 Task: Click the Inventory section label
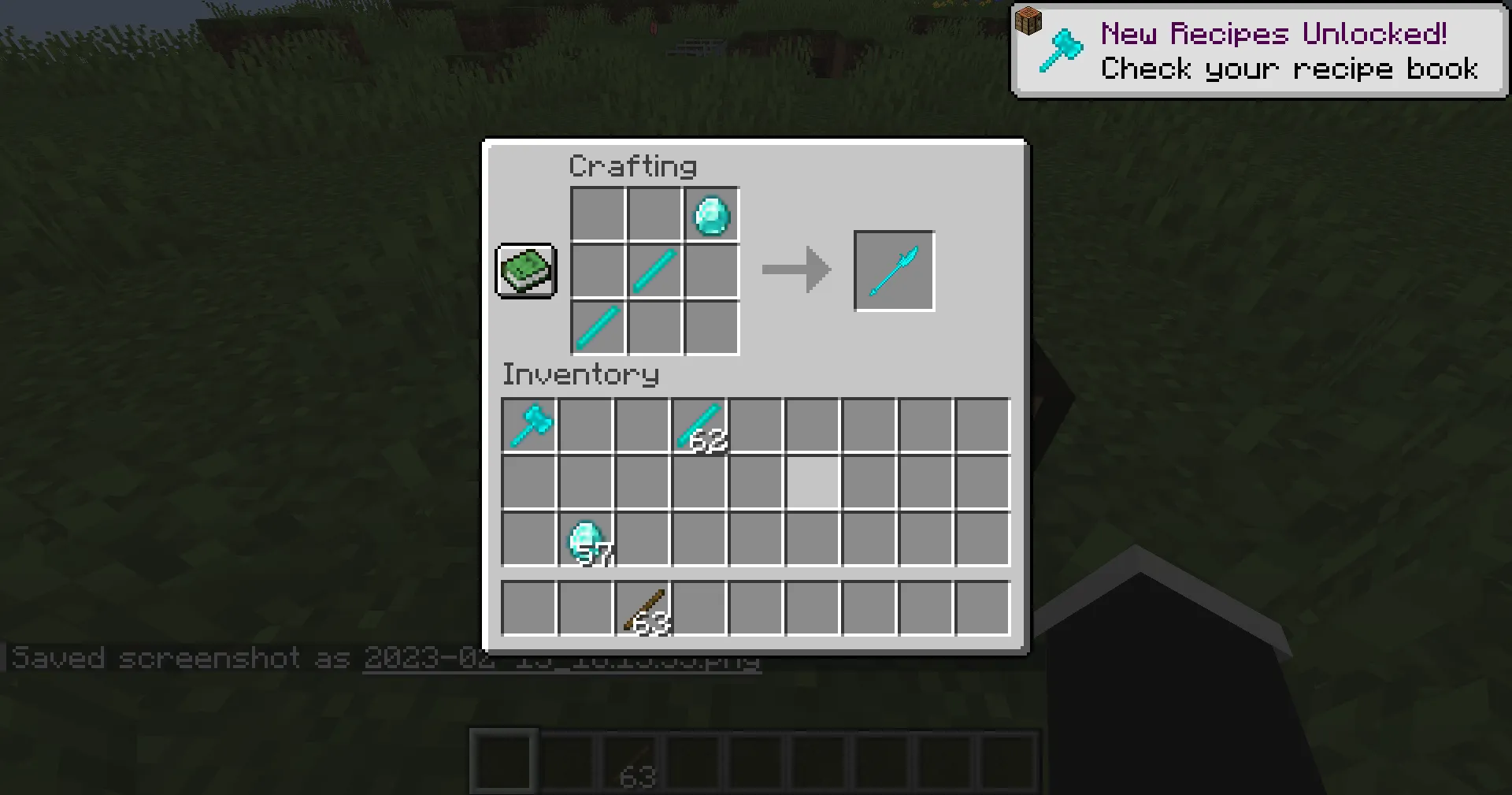580,374
